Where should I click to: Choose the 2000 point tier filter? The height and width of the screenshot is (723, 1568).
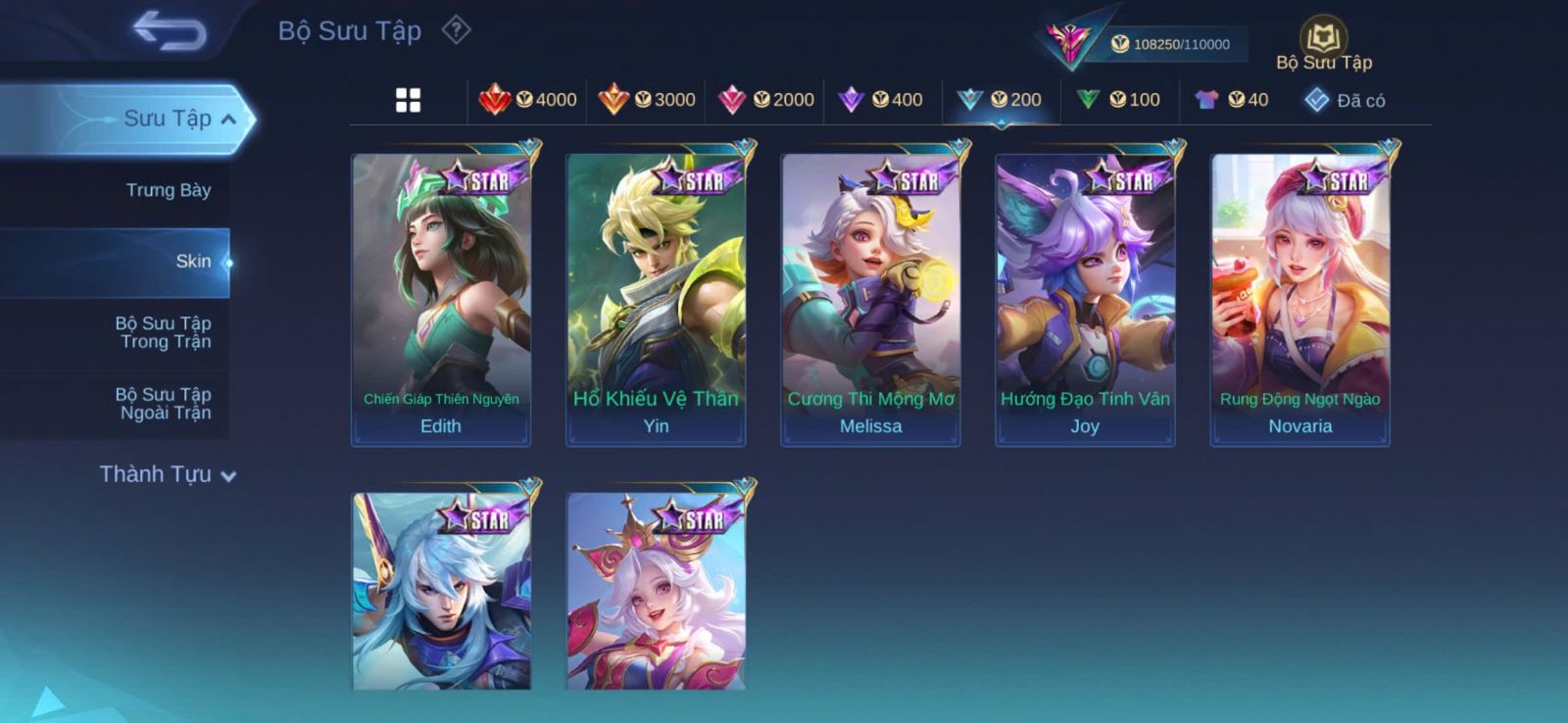(x=766, y=100)
